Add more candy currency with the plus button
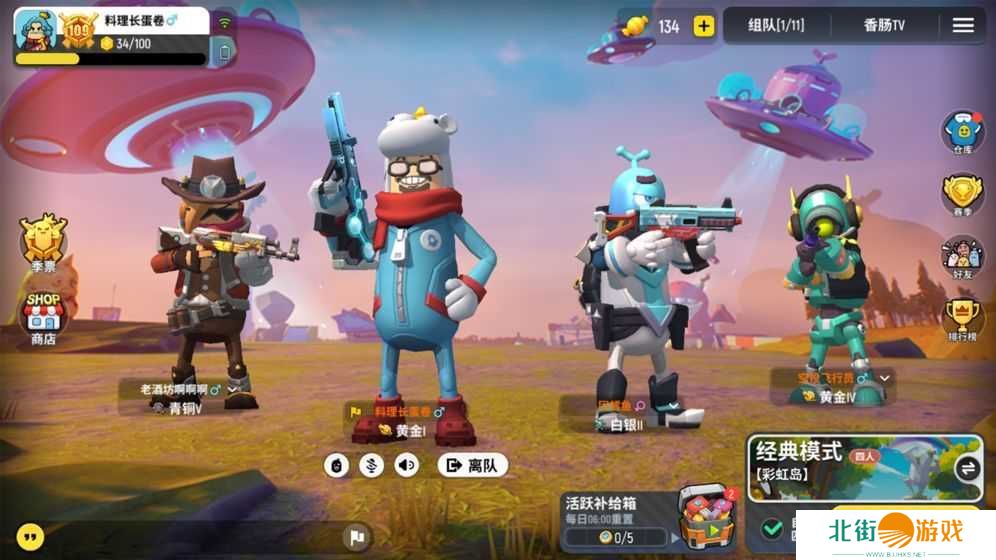Screen dimensions: 996x560 point(704,26)
